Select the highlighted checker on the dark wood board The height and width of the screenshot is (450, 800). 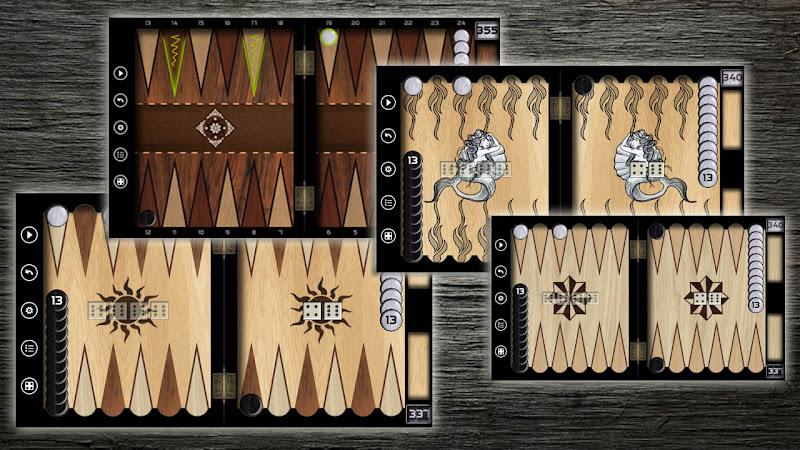point(328,39)
